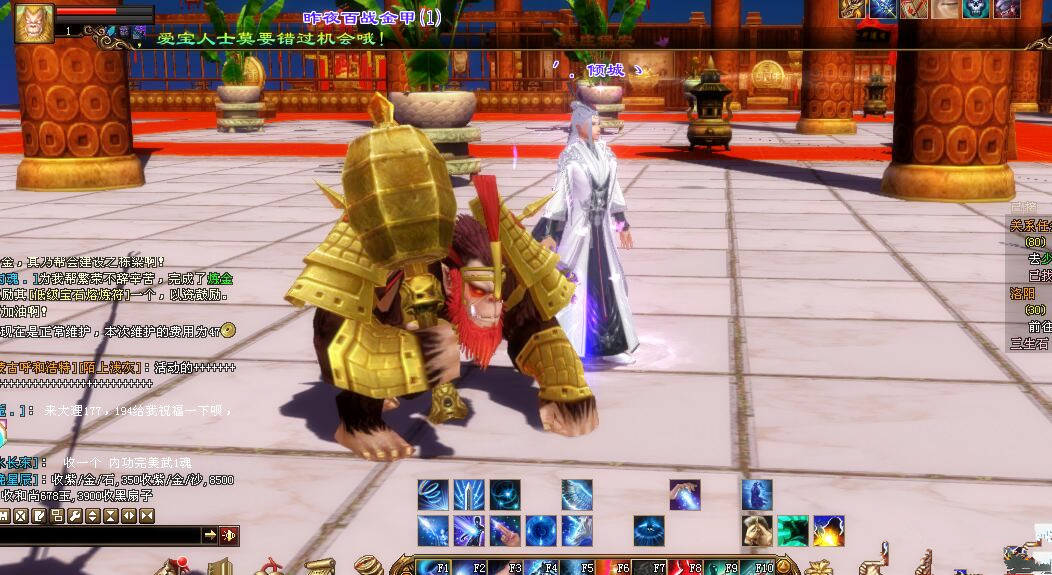
Task: Cast the yellow lightning flame skill
Action: tap(829, 530)
